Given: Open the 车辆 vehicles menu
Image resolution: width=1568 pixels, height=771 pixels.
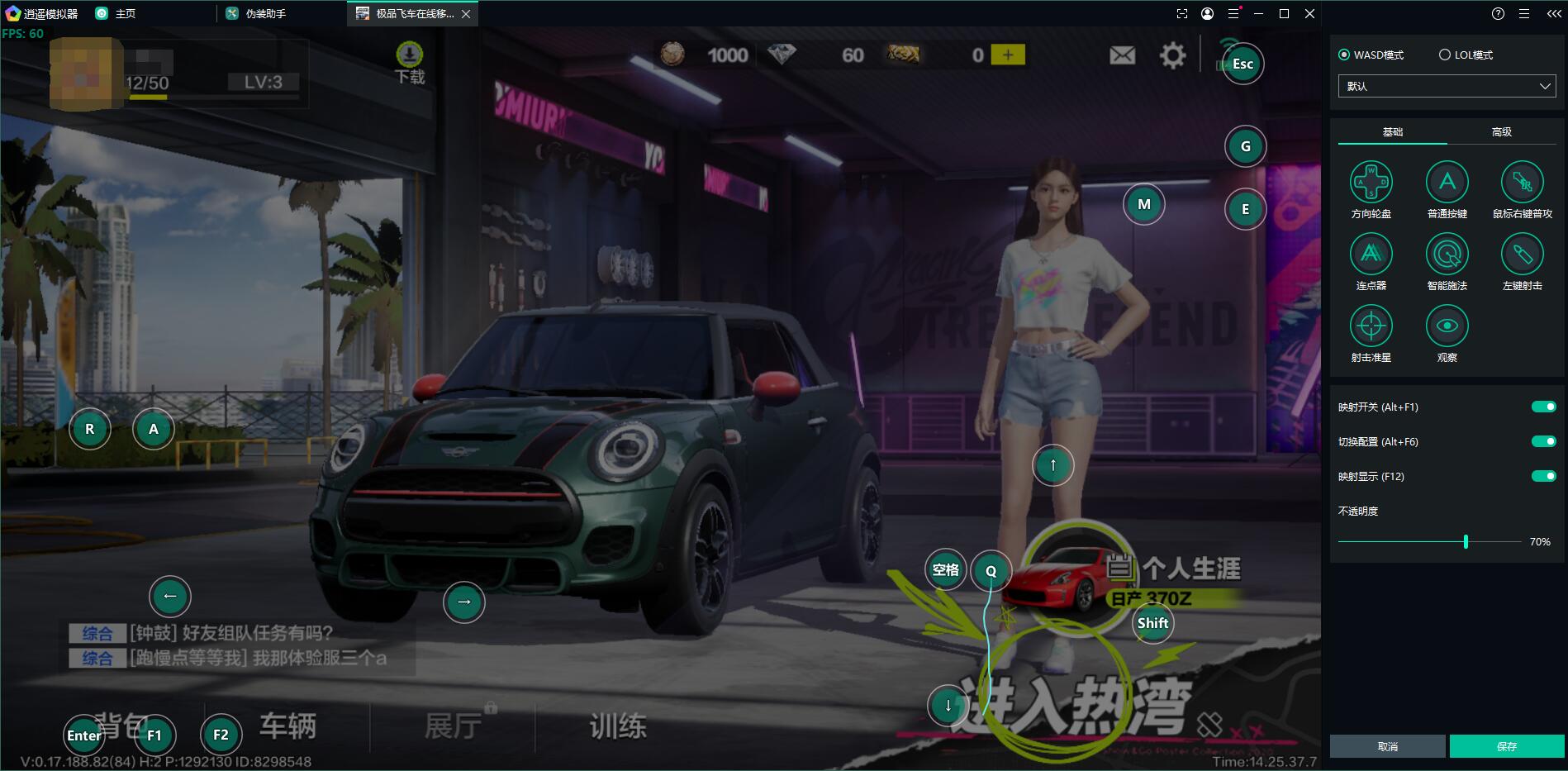Looking at the screenshot, I should (287, 726).
